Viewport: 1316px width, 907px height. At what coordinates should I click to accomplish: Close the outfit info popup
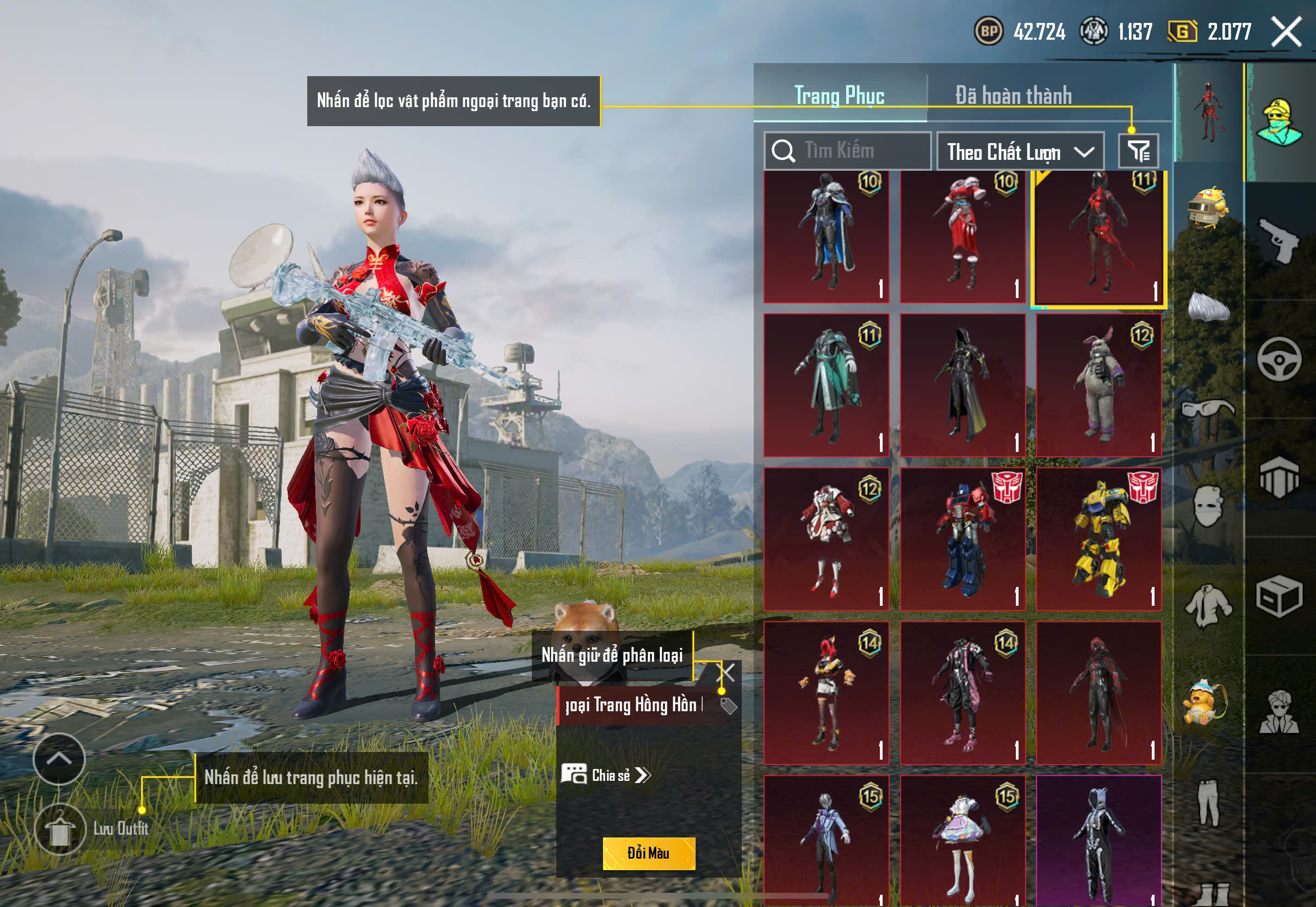[728, 672]
